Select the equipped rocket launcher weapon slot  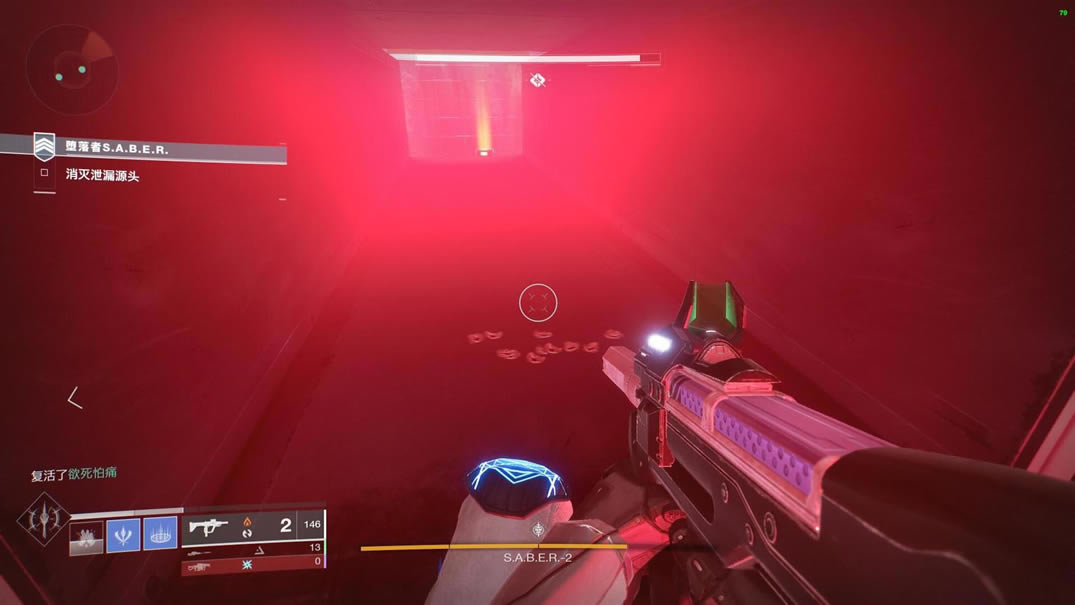pyautogui.click(x=252, y=526)
